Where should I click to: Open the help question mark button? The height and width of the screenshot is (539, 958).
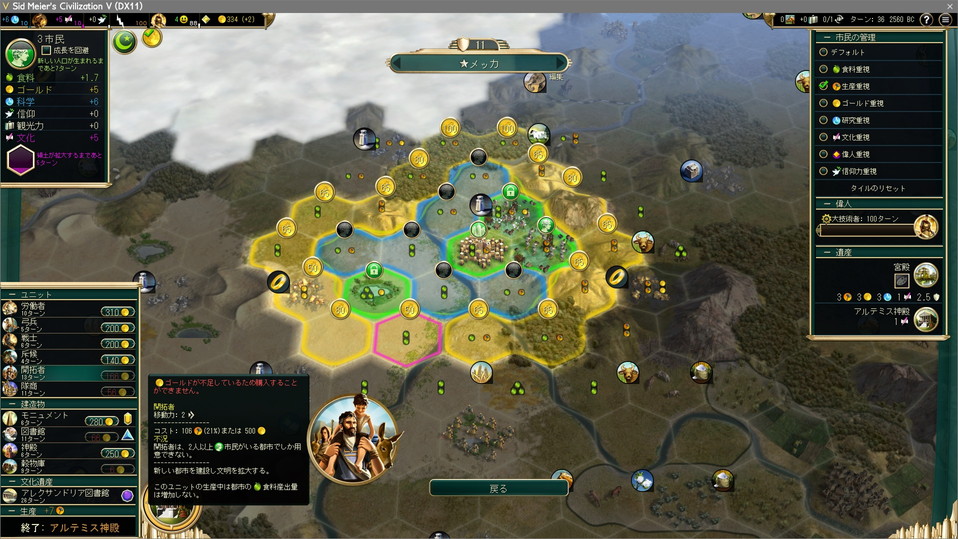(x=929, y=19)
